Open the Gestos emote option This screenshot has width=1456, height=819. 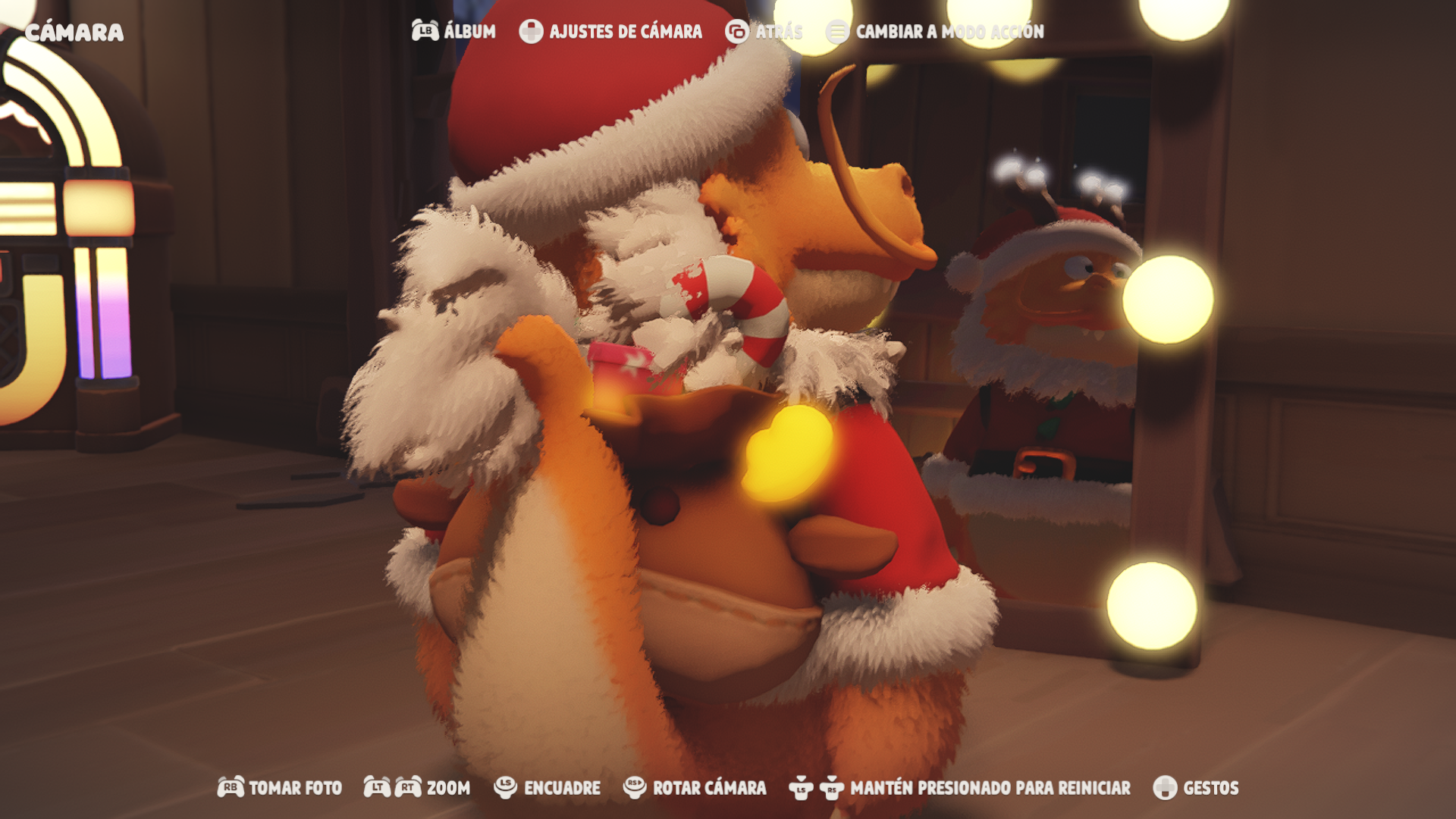(1196, 788)
